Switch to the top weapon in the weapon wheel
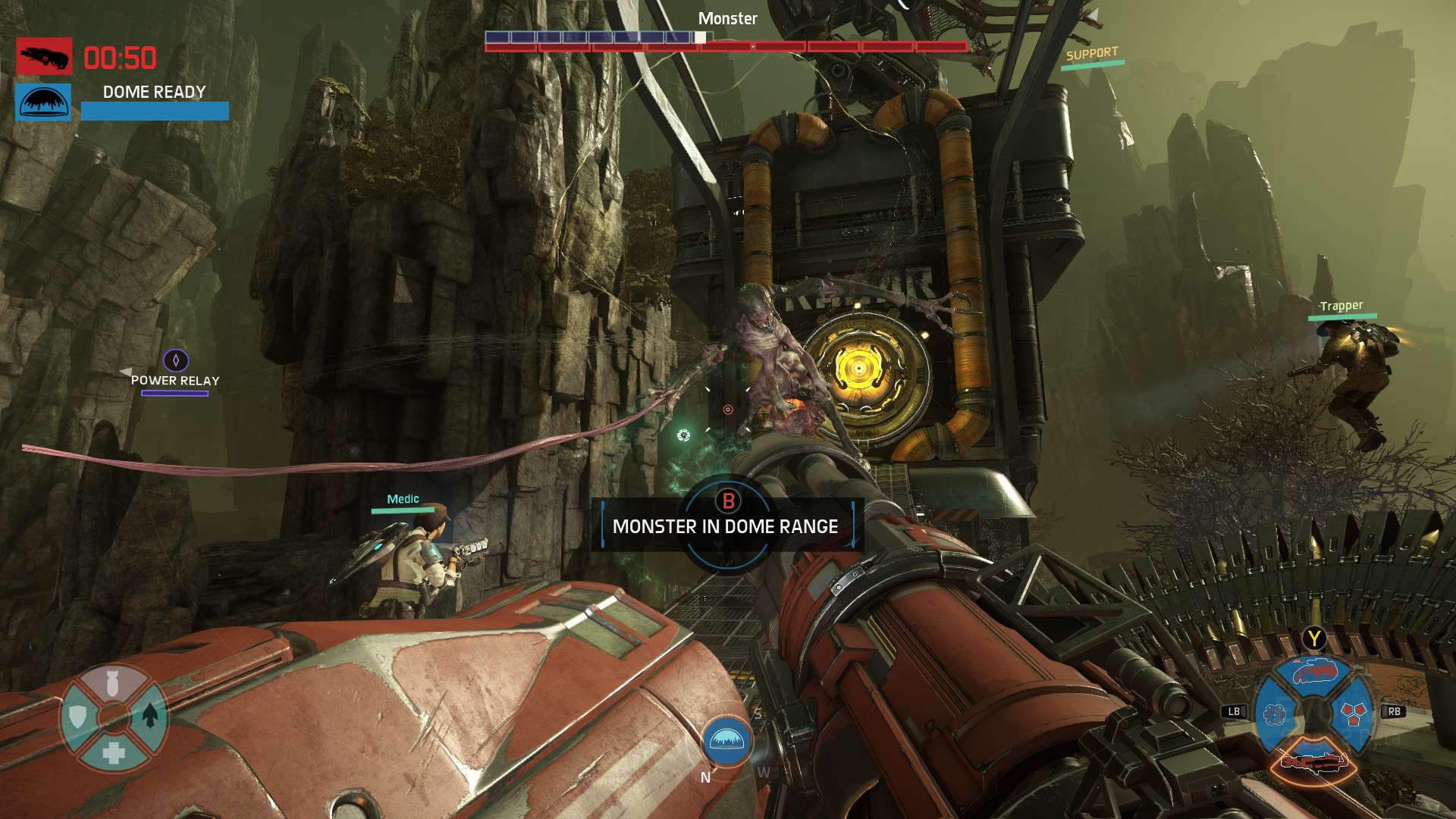 [1315, 672]
